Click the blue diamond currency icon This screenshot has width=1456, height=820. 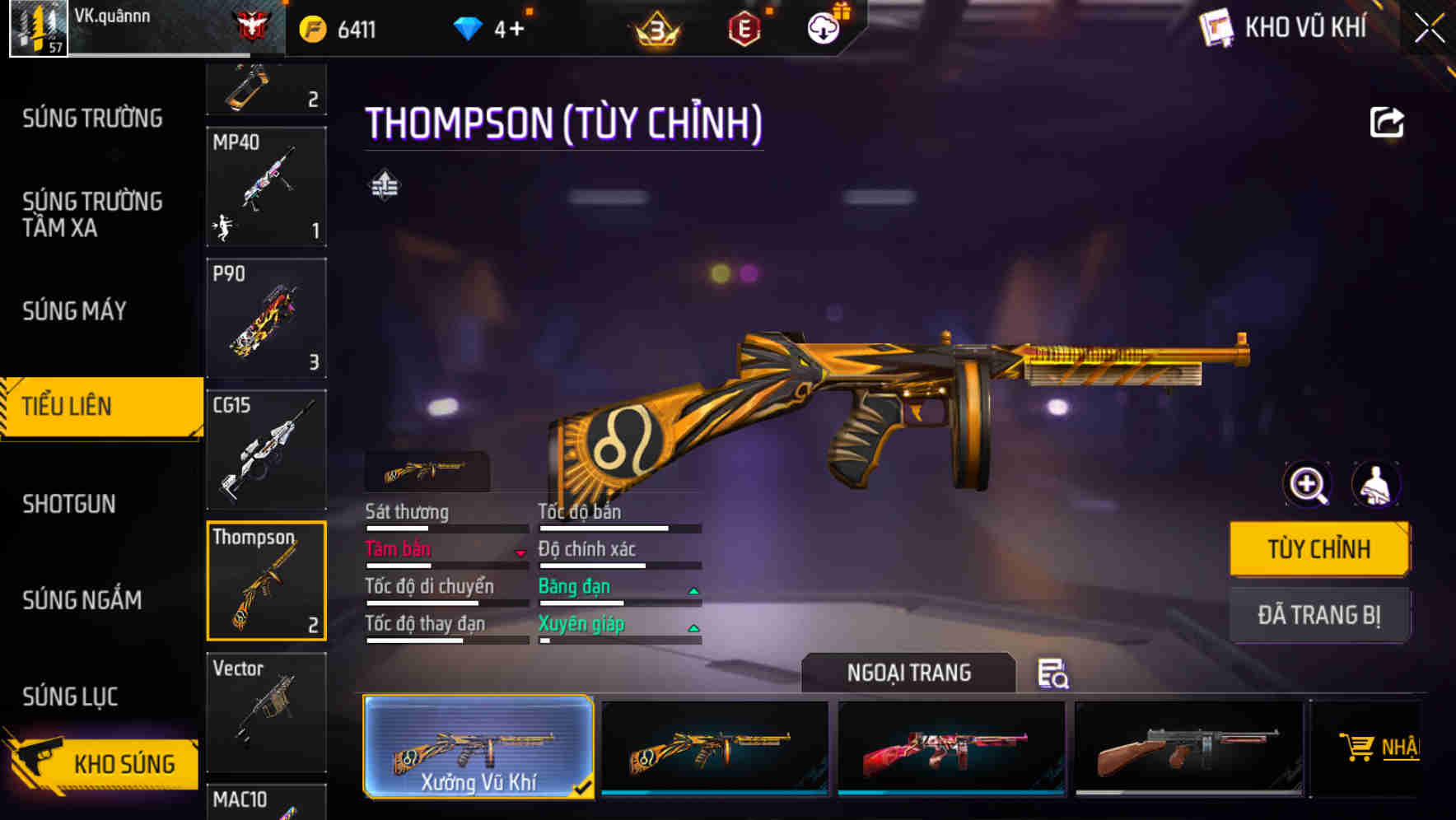[x=469, y=27]
